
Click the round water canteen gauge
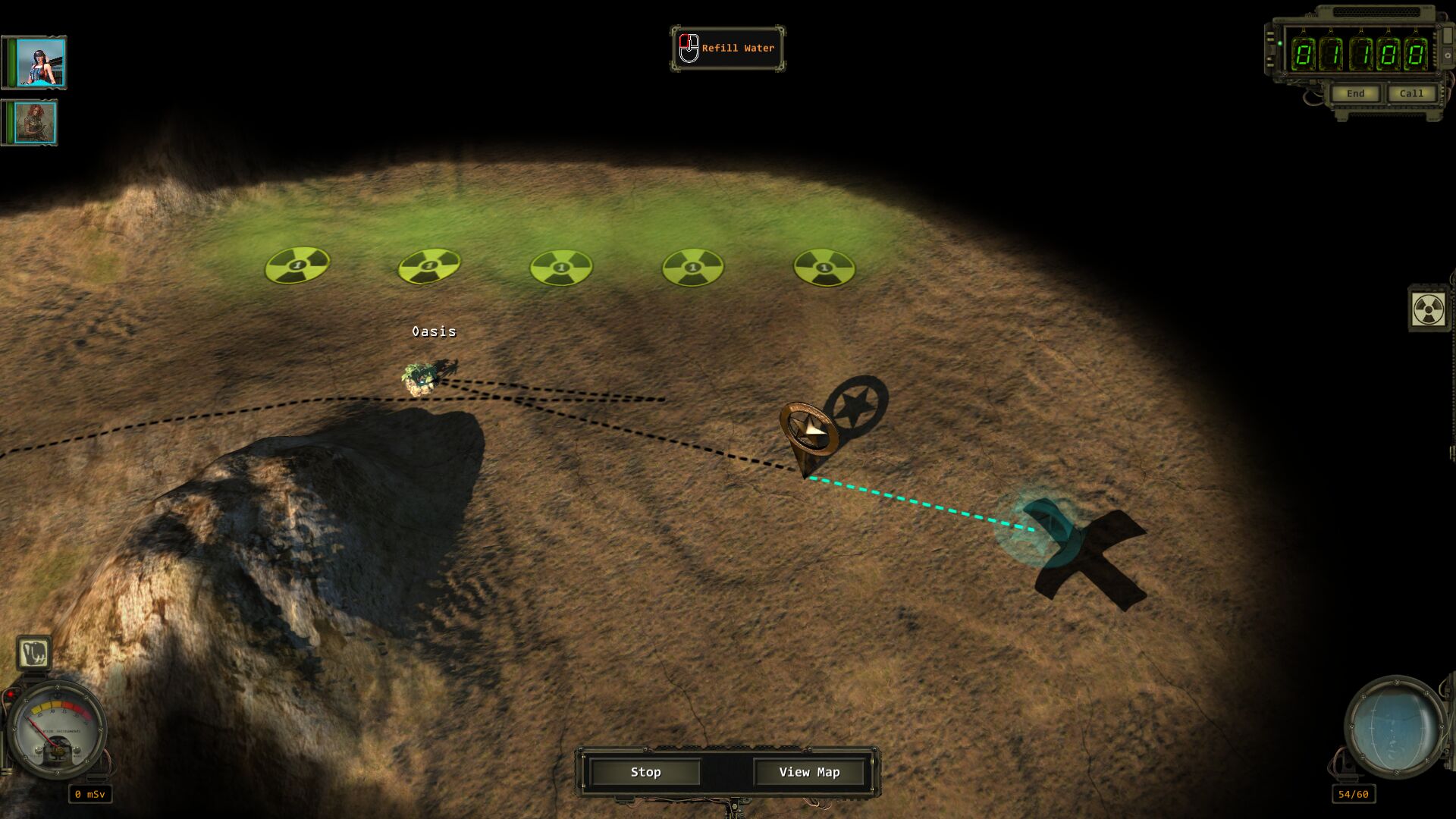(x=1395, y=726)
